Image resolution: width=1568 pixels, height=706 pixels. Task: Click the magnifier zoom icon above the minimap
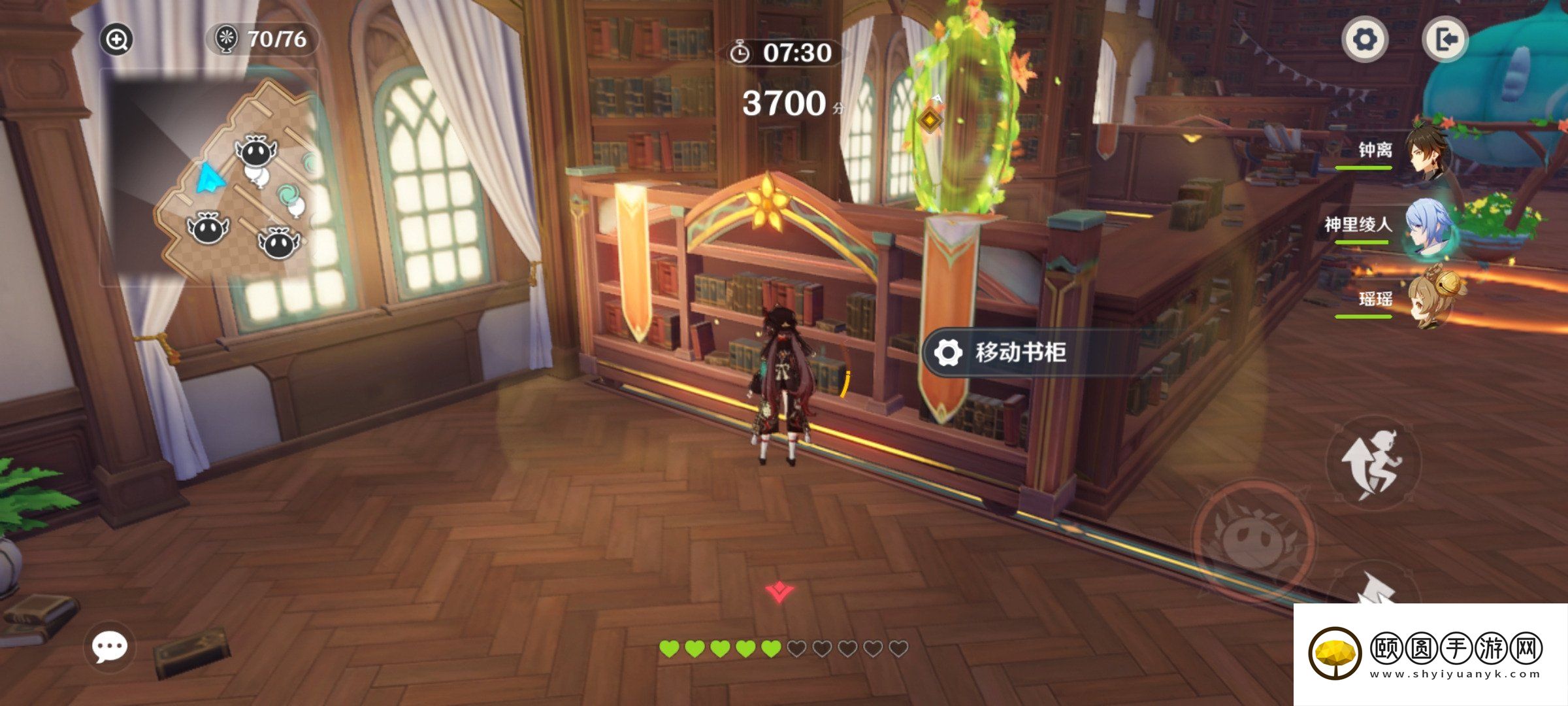pyautogui.click(x=117, y=40)
